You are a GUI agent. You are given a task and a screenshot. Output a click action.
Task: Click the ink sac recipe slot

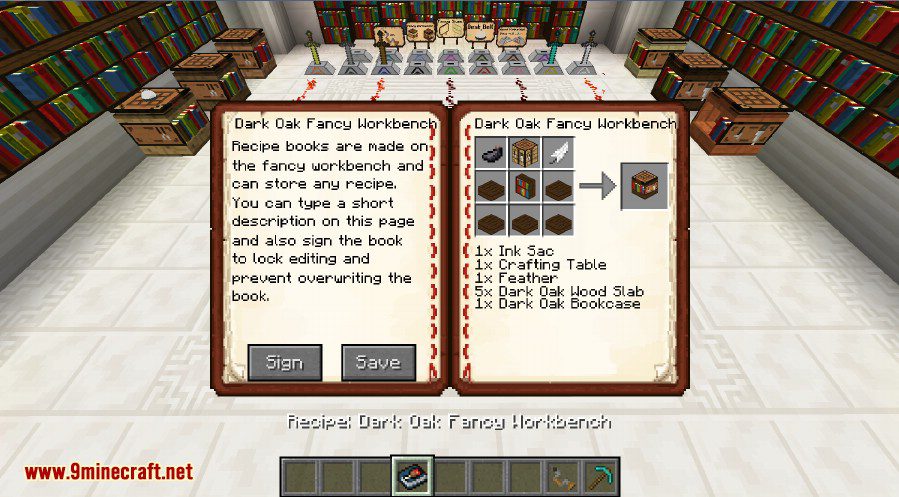tap(492, 154)
